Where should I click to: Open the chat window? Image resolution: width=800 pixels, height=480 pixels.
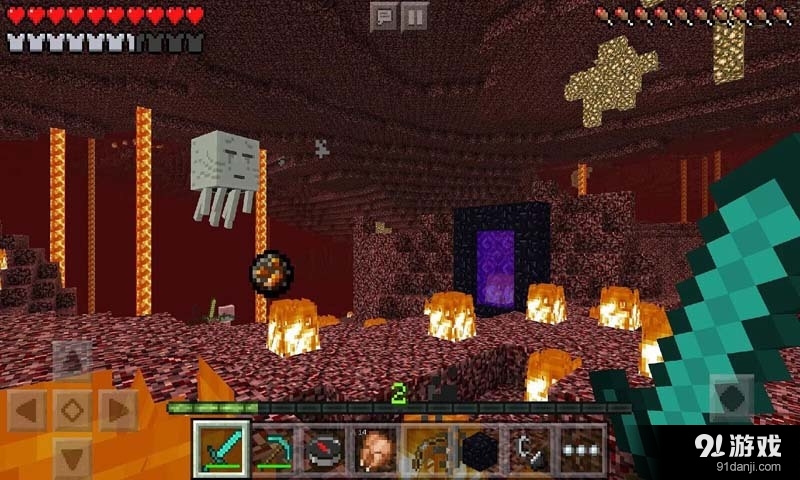(x=383, y=16)
